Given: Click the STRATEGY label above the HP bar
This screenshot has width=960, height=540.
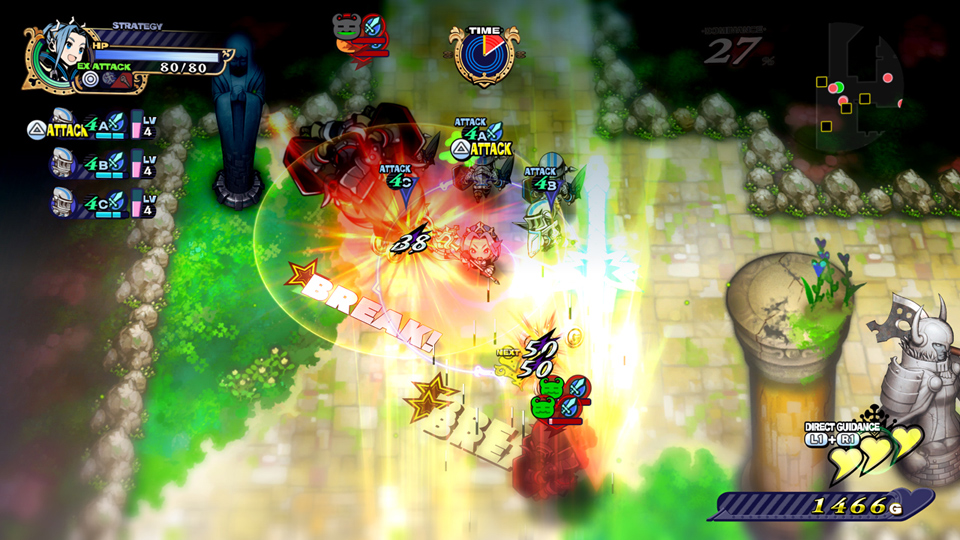Looking at the screenshot, I should 138,25.
